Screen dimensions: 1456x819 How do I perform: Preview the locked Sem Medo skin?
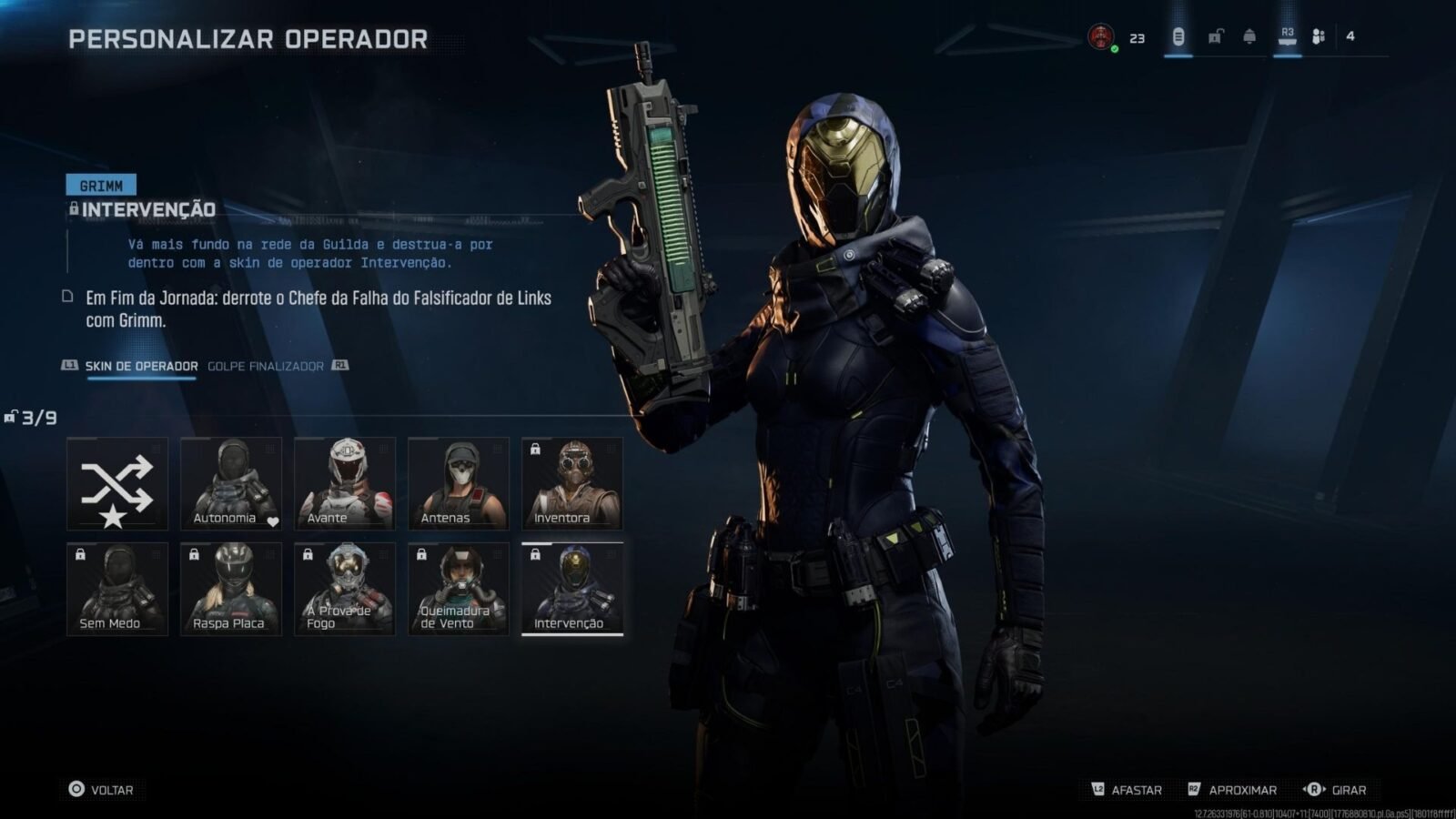click(117, 589)
